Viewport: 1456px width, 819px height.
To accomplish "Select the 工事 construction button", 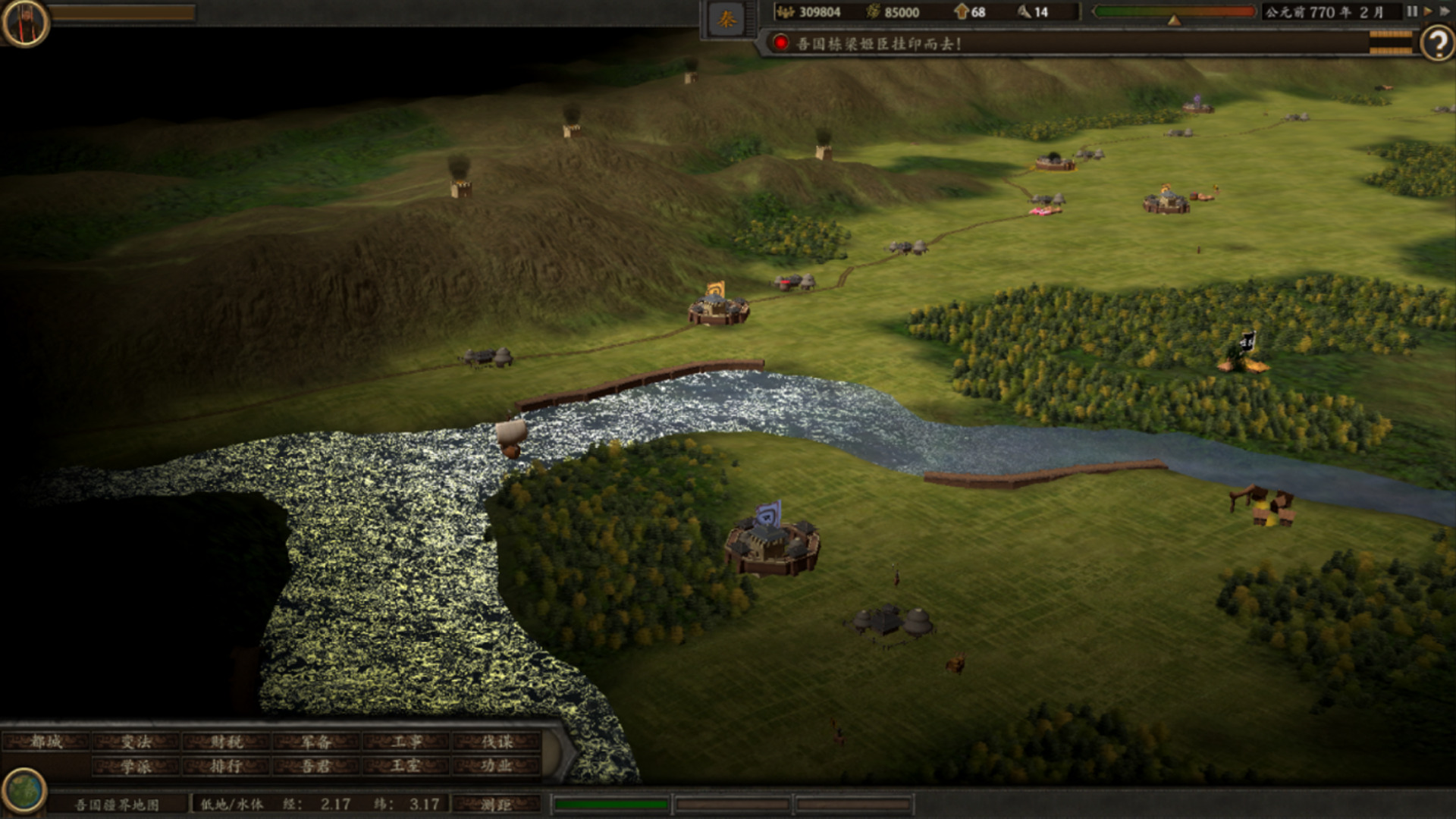I will coord(406,742).
